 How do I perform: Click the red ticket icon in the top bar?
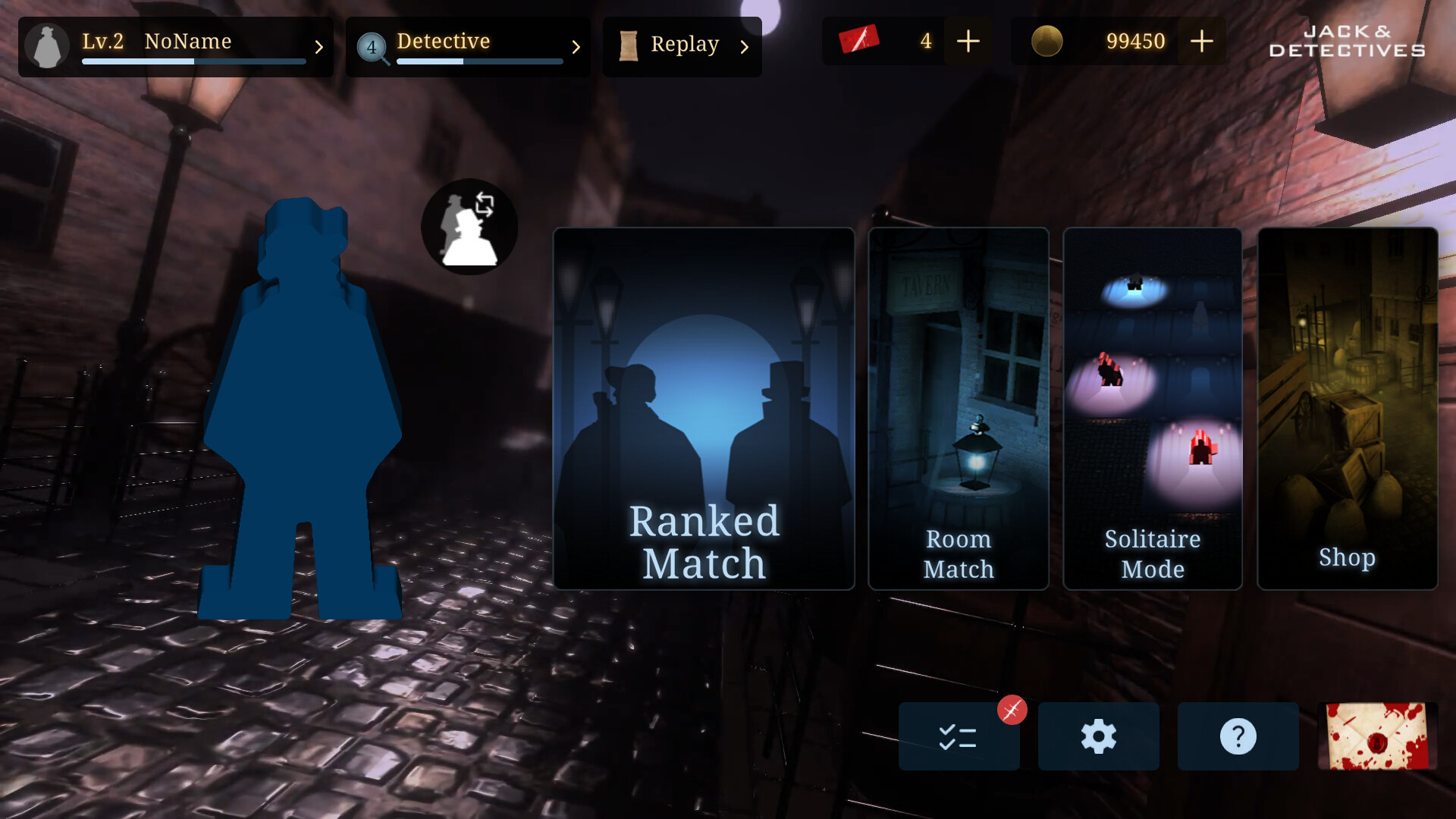[858, 41]
